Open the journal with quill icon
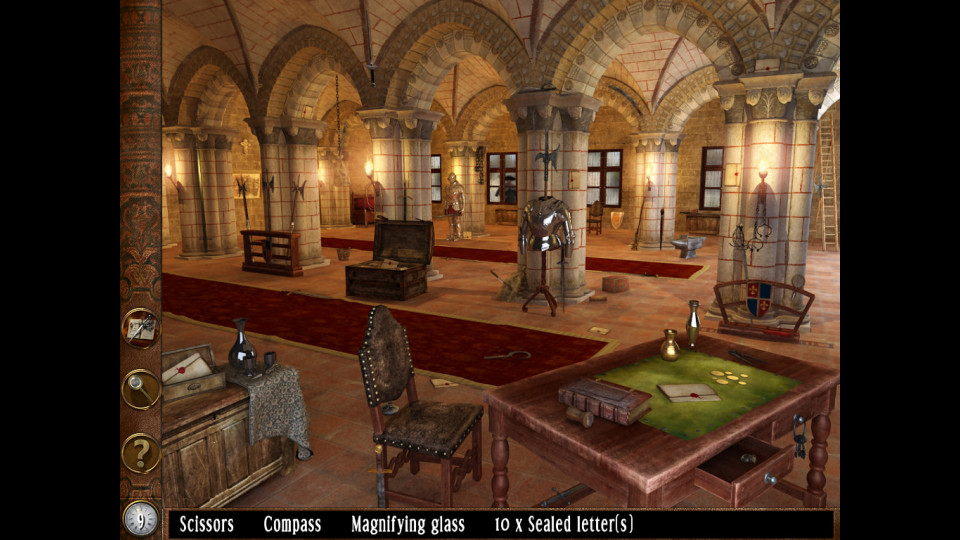 [141, 328]
